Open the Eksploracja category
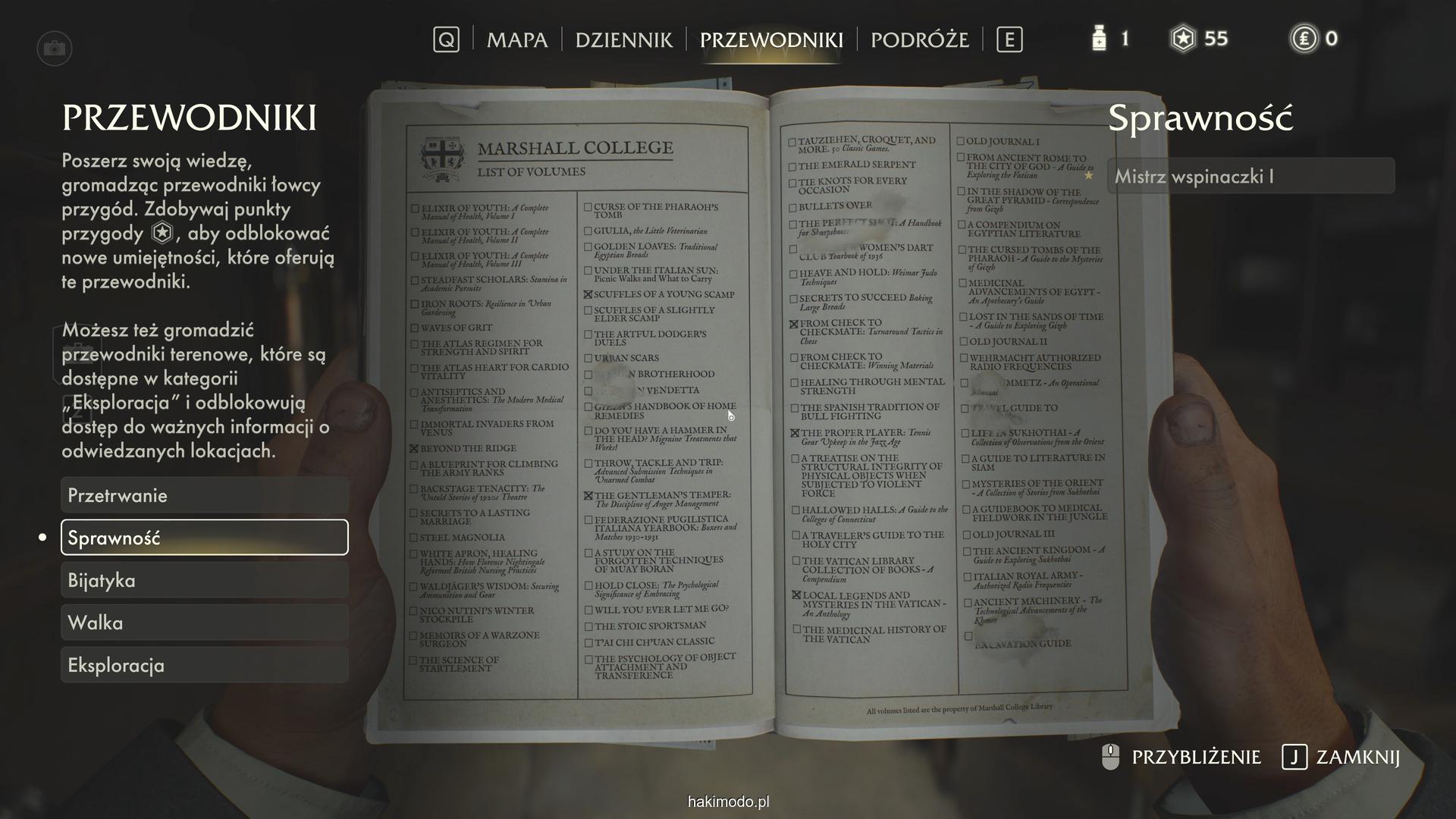 (204, 665)
